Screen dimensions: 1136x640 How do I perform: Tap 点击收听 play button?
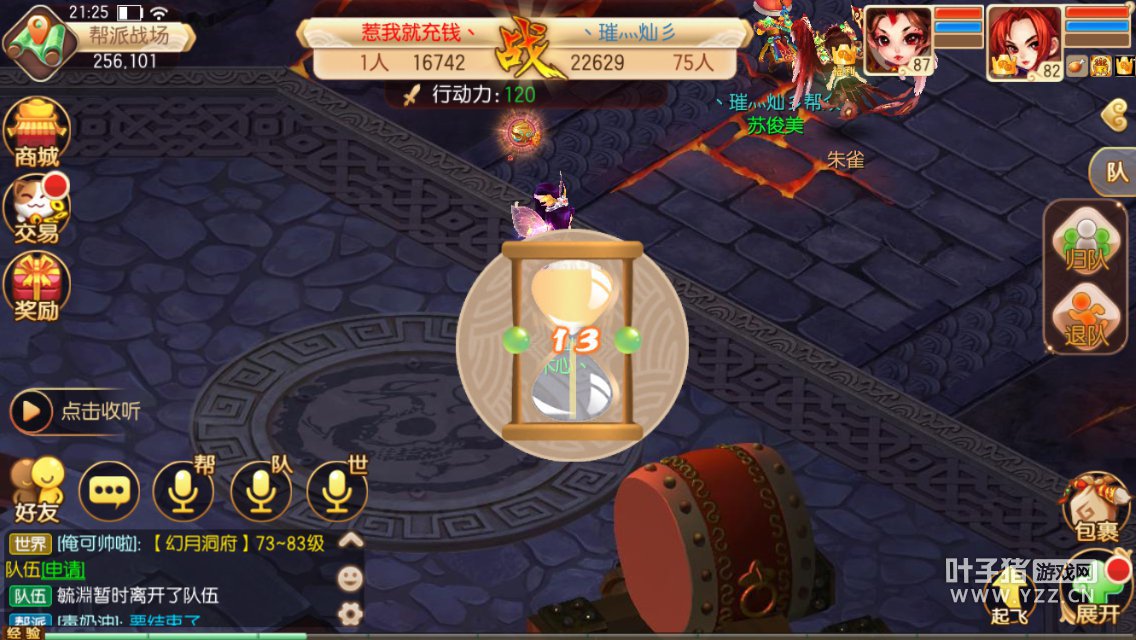tap(31, 411)
